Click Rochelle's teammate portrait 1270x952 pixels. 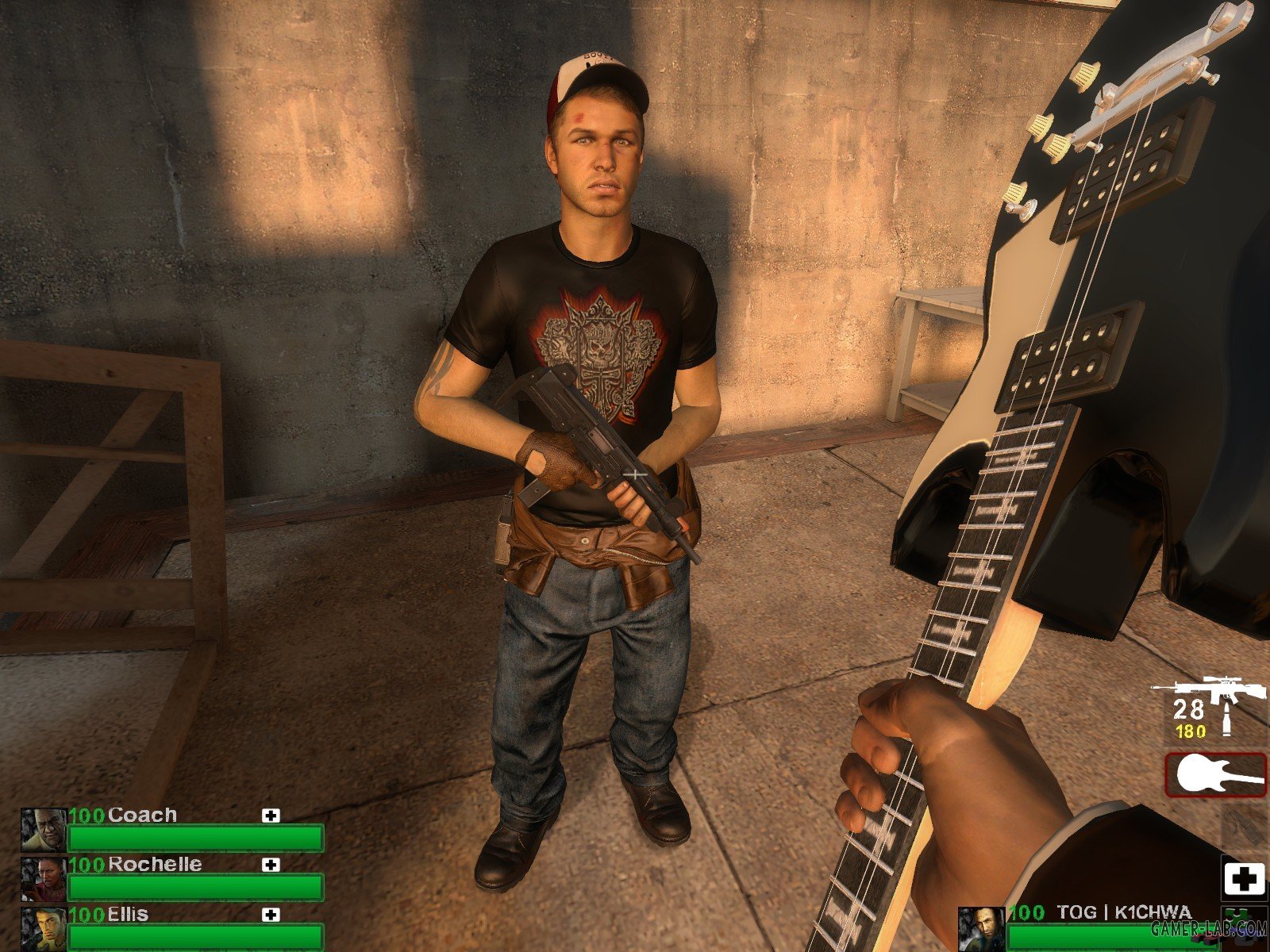44,880
